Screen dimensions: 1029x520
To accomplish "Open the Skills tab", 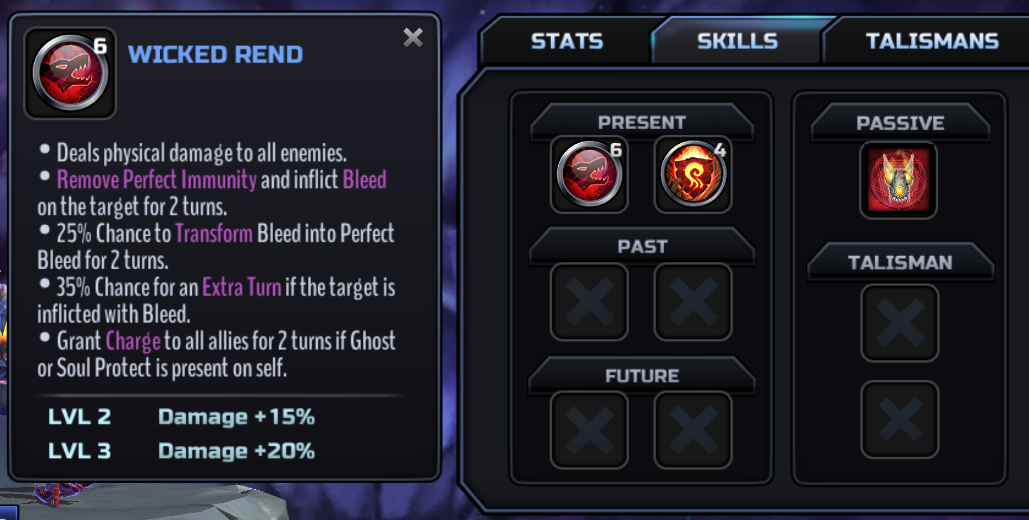I will 737,41.
